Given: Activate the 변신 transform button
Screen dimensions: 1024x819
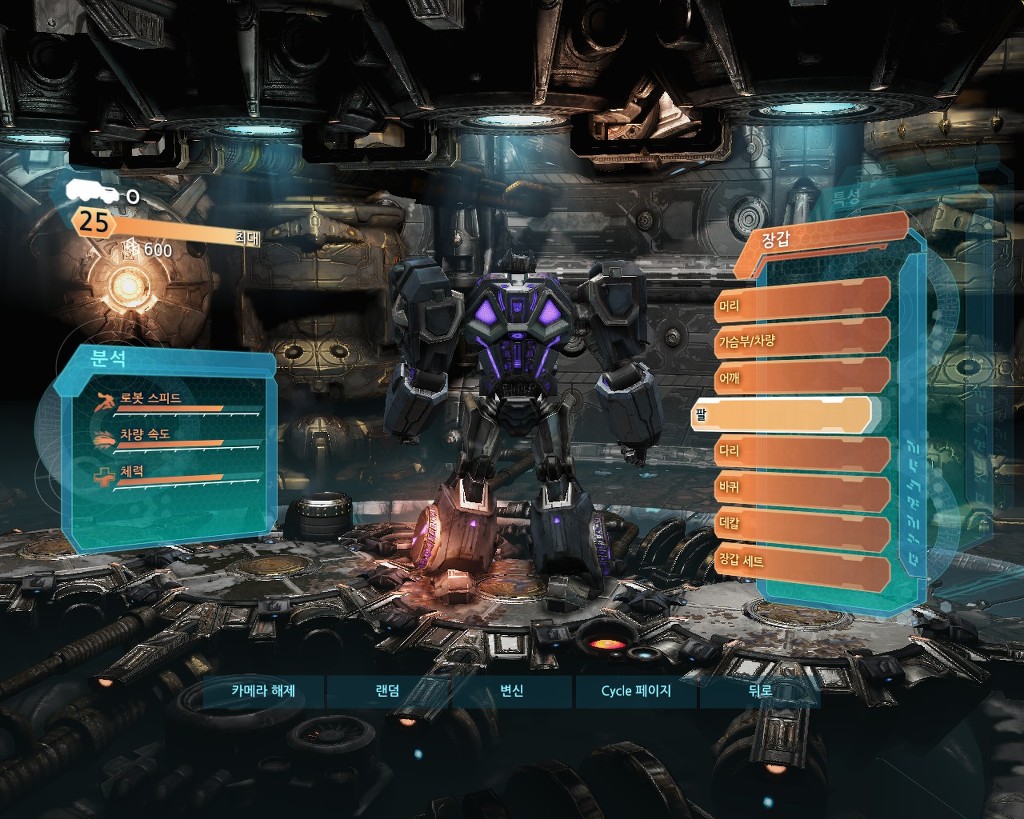Looking at the screenshot, I should click(x=511, y=691).
